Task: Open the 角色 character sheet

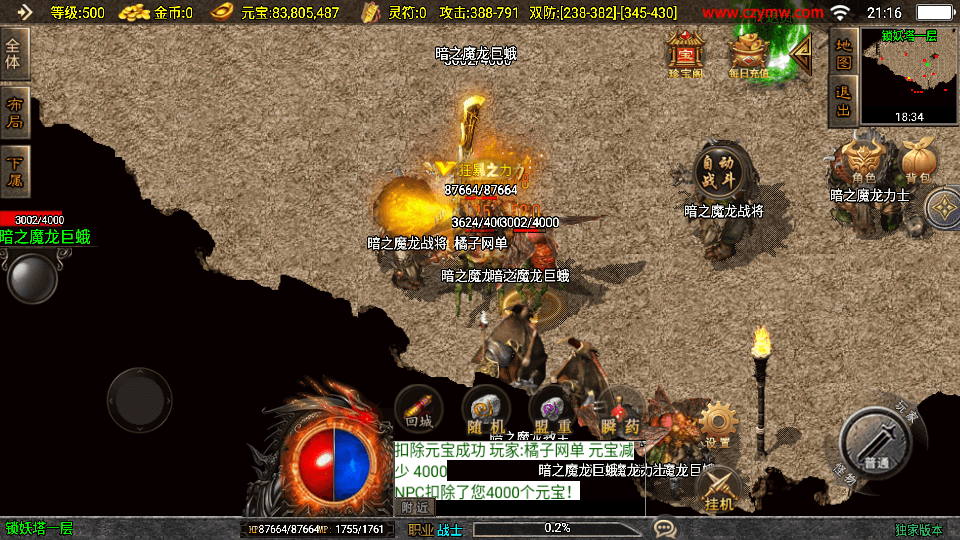Action: [862, 162]
